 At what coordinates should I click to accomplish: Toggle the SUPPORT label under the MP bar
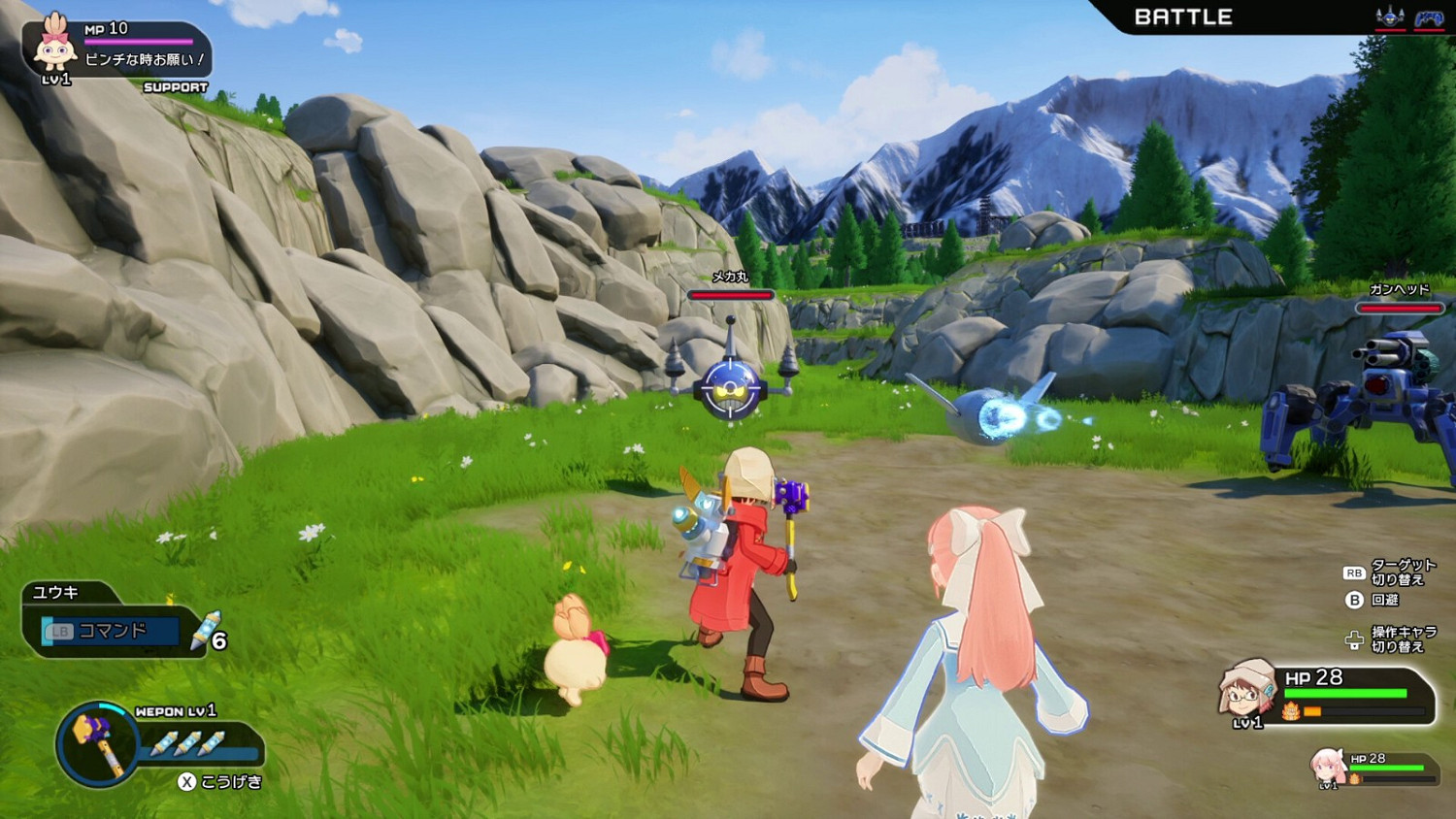point(177,86)
